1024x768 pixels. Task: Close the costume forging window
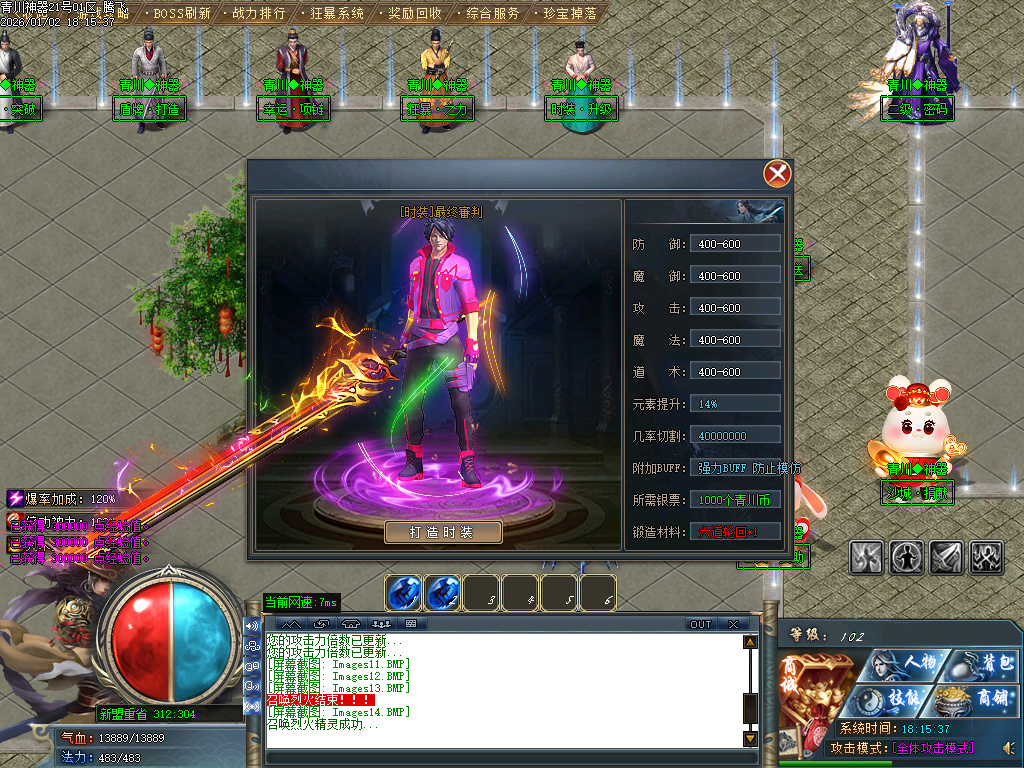[777, 174]
